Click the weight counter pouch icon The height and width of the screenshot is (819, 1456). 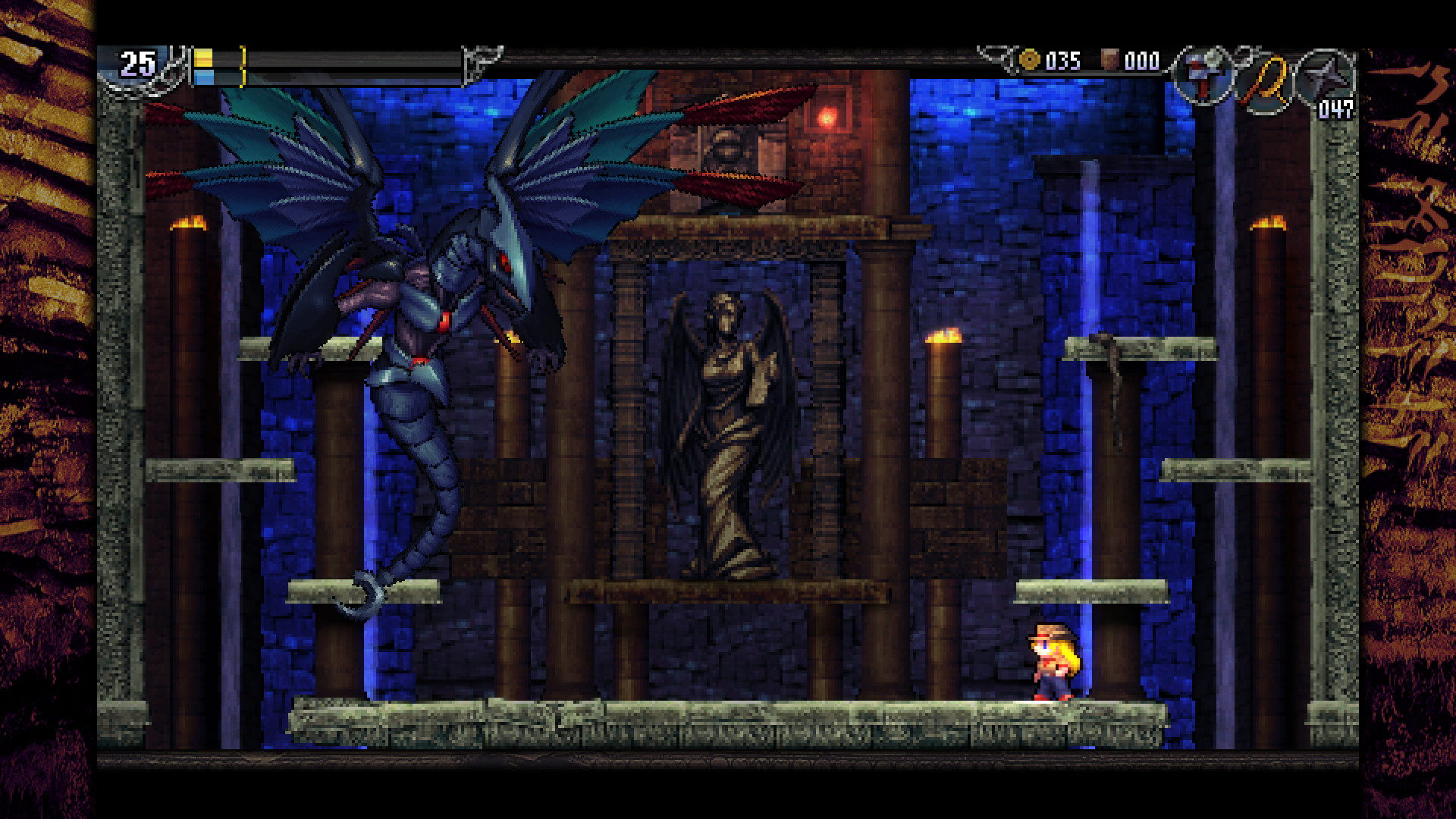click(x=1109, y=59)
